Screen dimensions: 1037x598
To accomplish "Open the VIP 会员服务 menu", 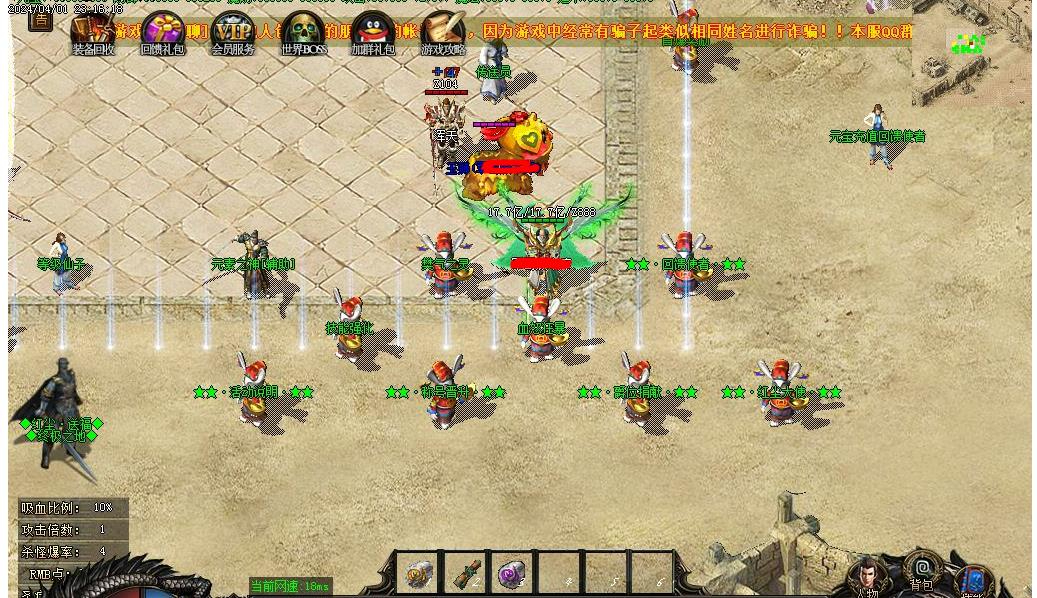I will 233,31.
